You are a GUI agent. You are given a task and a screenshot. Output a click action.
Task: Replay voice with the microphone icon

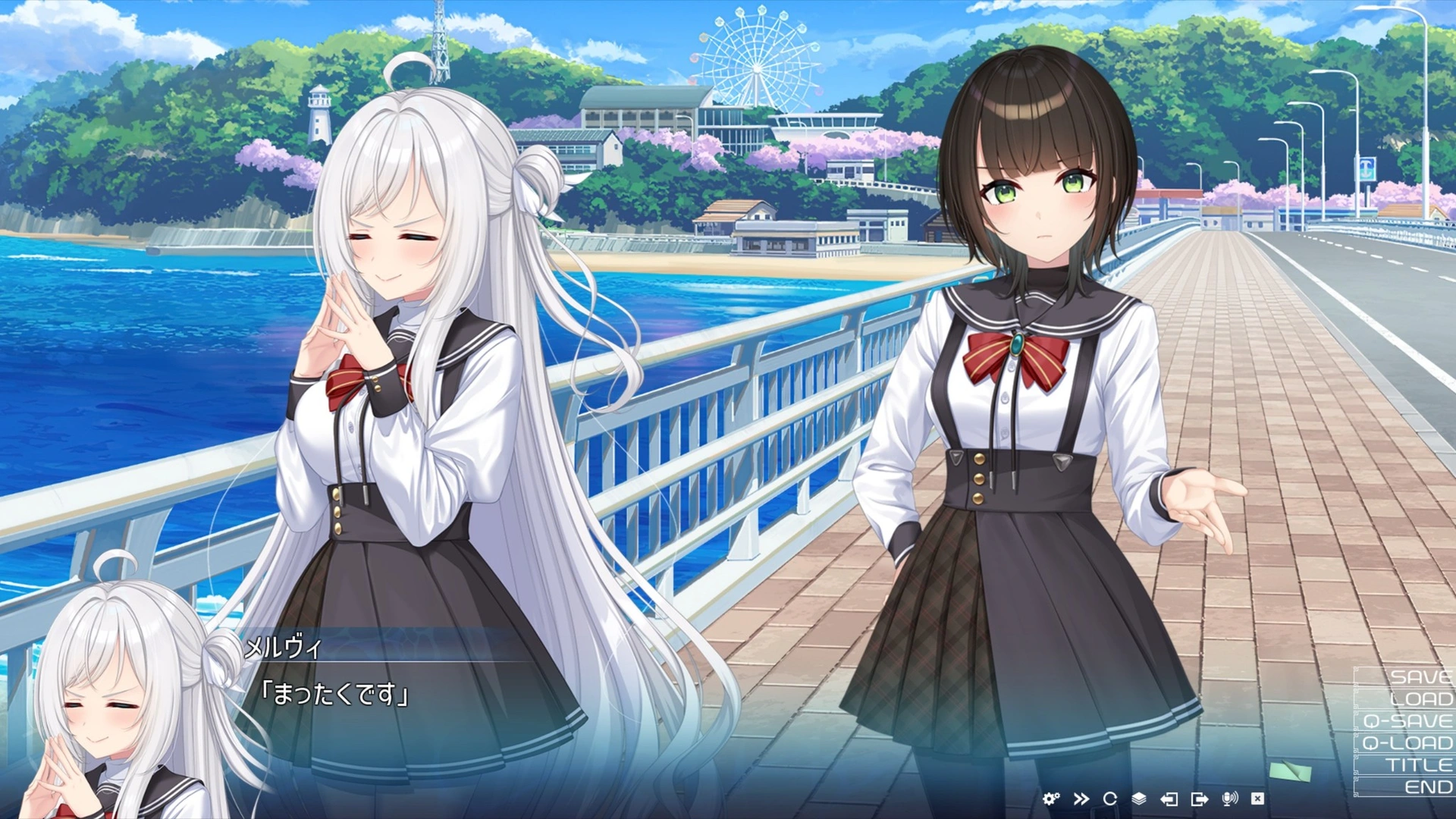(1229, 799)
